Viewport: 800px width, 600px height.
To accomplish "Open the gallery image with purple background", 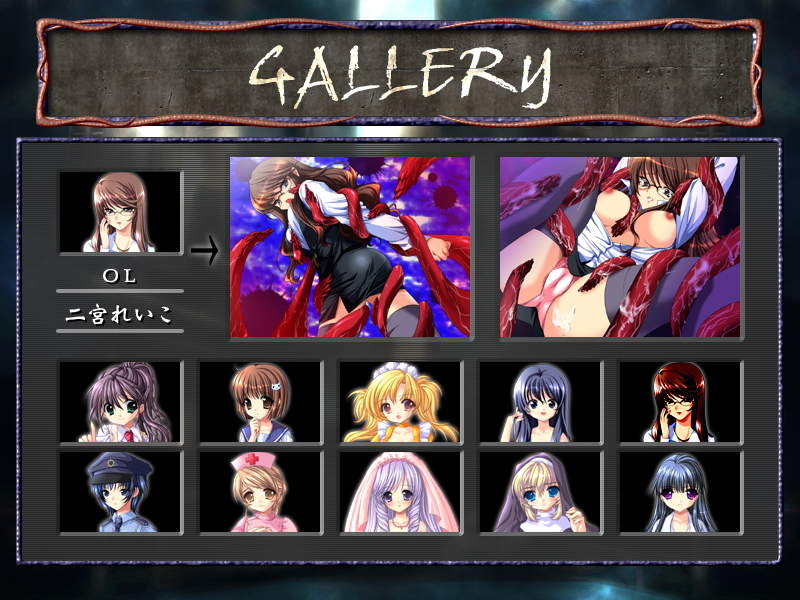I will pyautogui.click(x=619, y=247).
